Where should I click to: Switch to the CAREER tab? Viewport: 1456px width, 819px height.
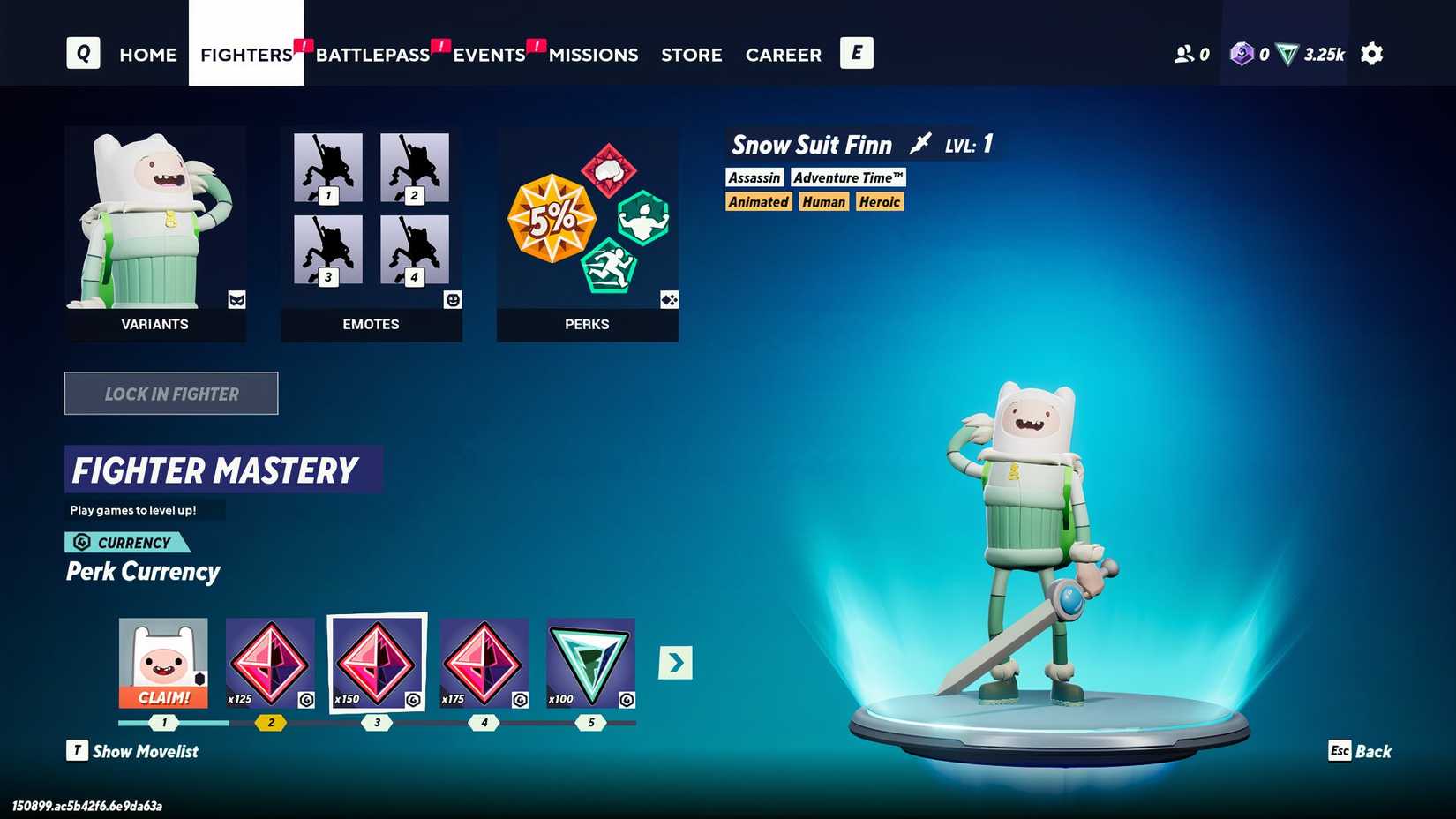point(783,55)
